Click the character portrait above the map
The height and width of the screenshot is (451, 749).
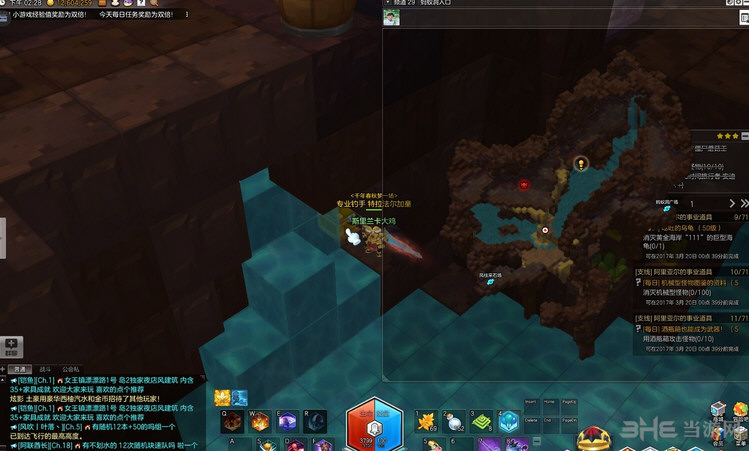(392, 18)
